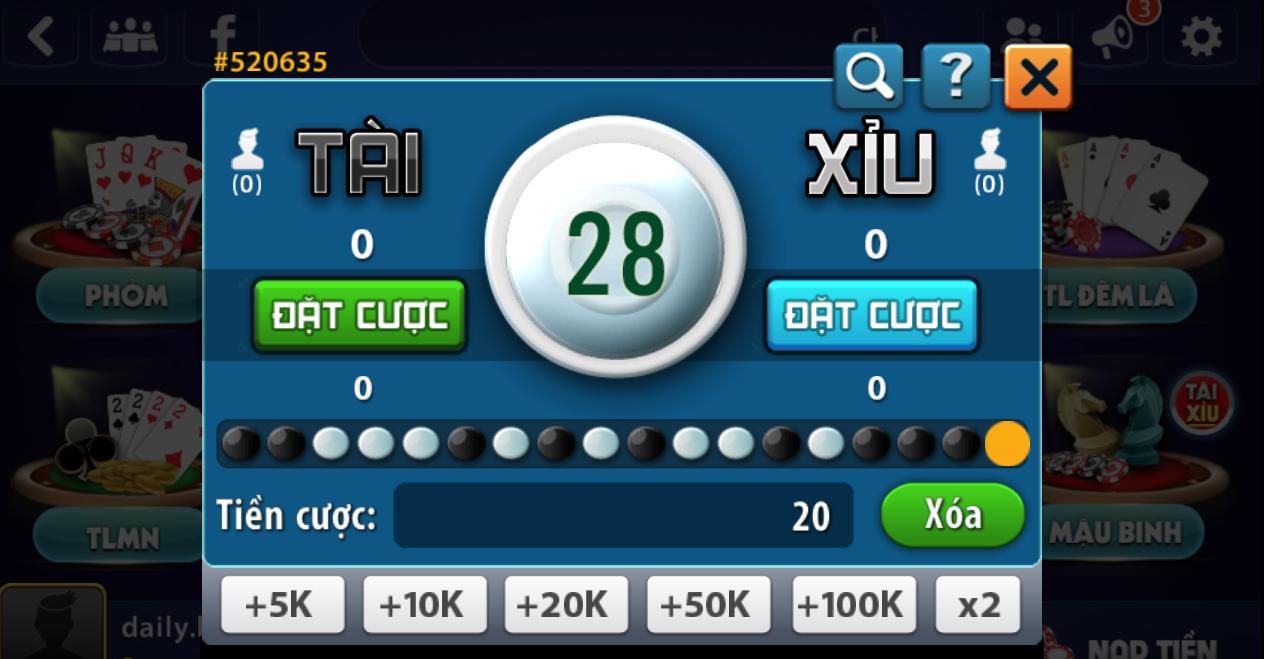This screenshot has width=1264, height=659.
Task: Place bet on Tài with green button
Action: tap(360, 315)
